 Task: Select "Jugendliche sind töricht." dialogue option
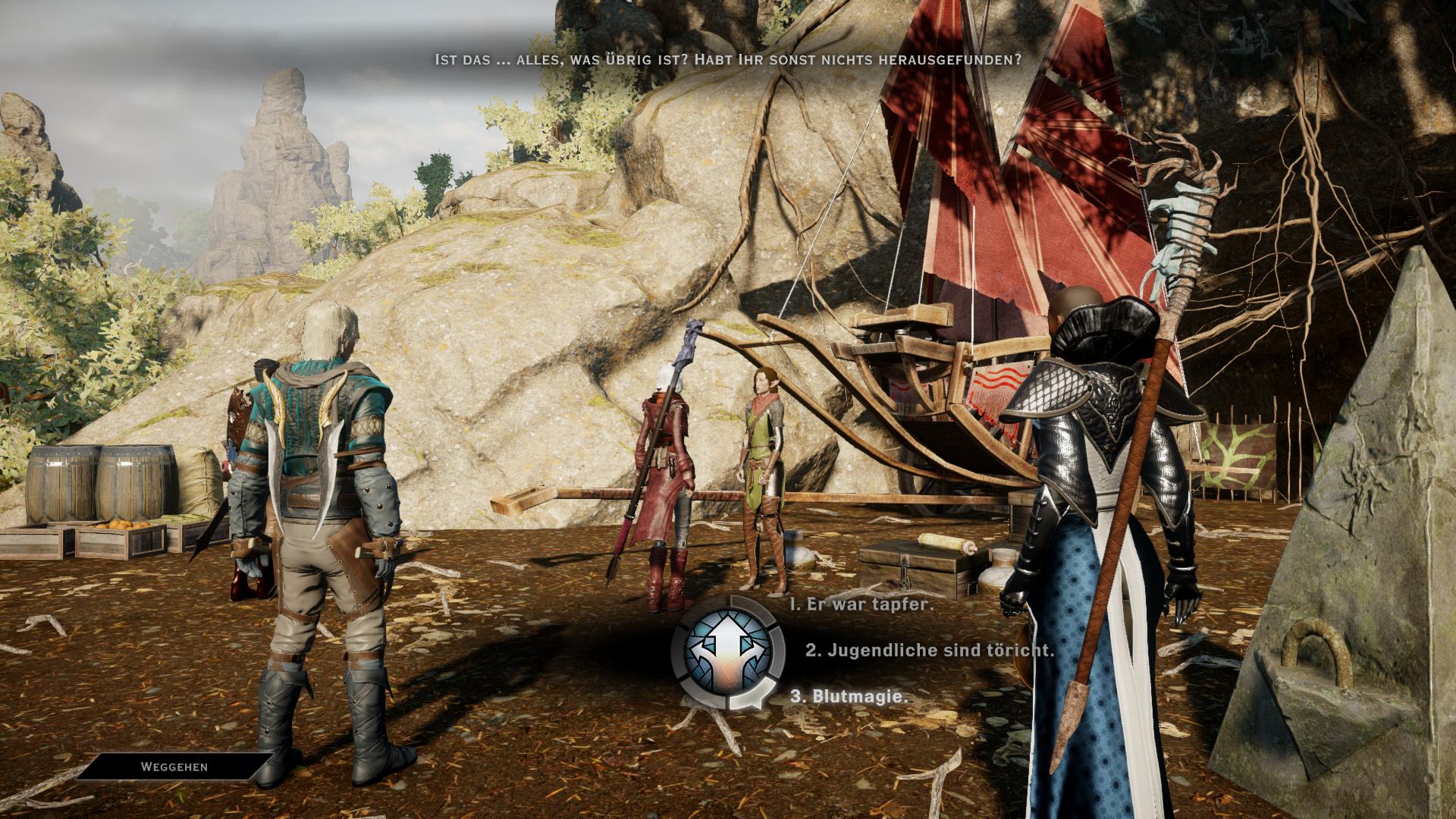click(929, 650)
